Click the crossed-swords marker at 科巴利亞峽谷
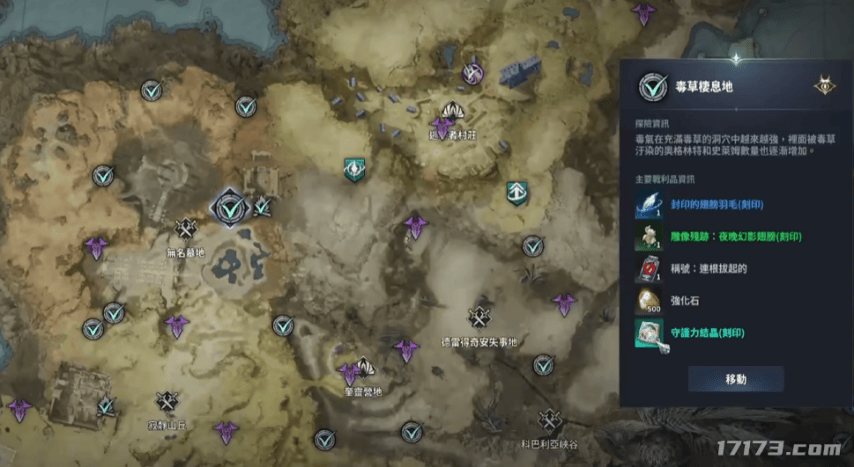 click(x=548, y=420)
